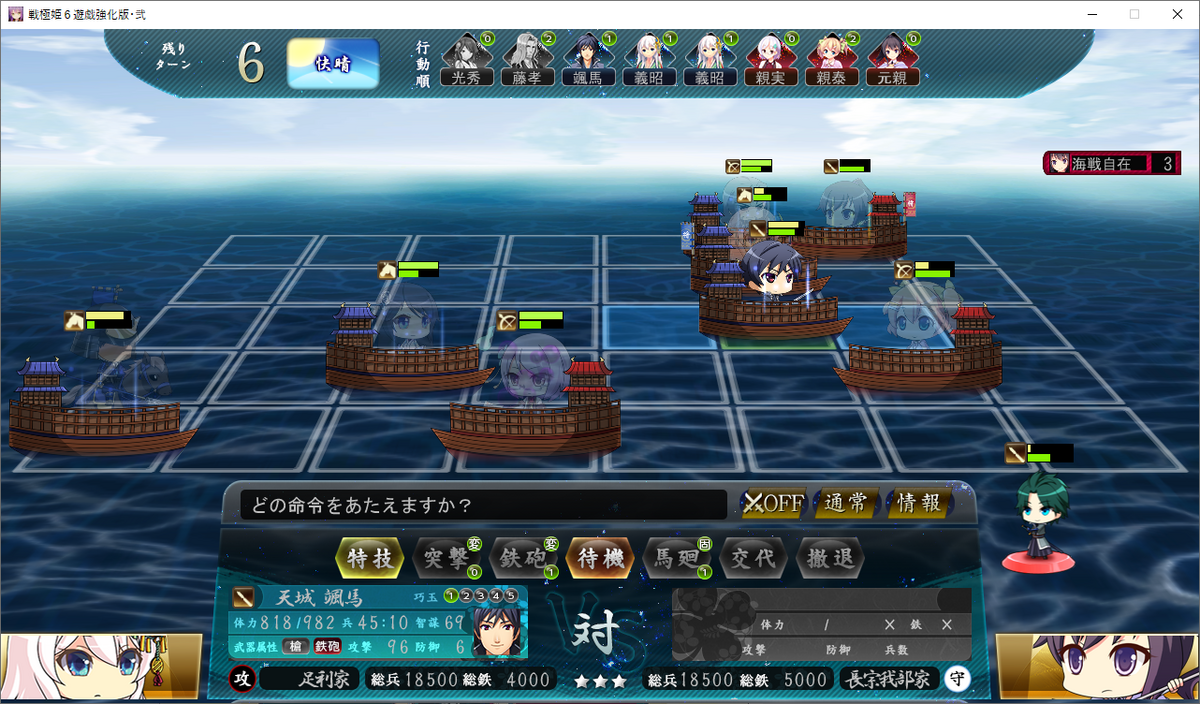Open the 情報 information panel
Screen dimensions: 1200x704
[918, 503]
